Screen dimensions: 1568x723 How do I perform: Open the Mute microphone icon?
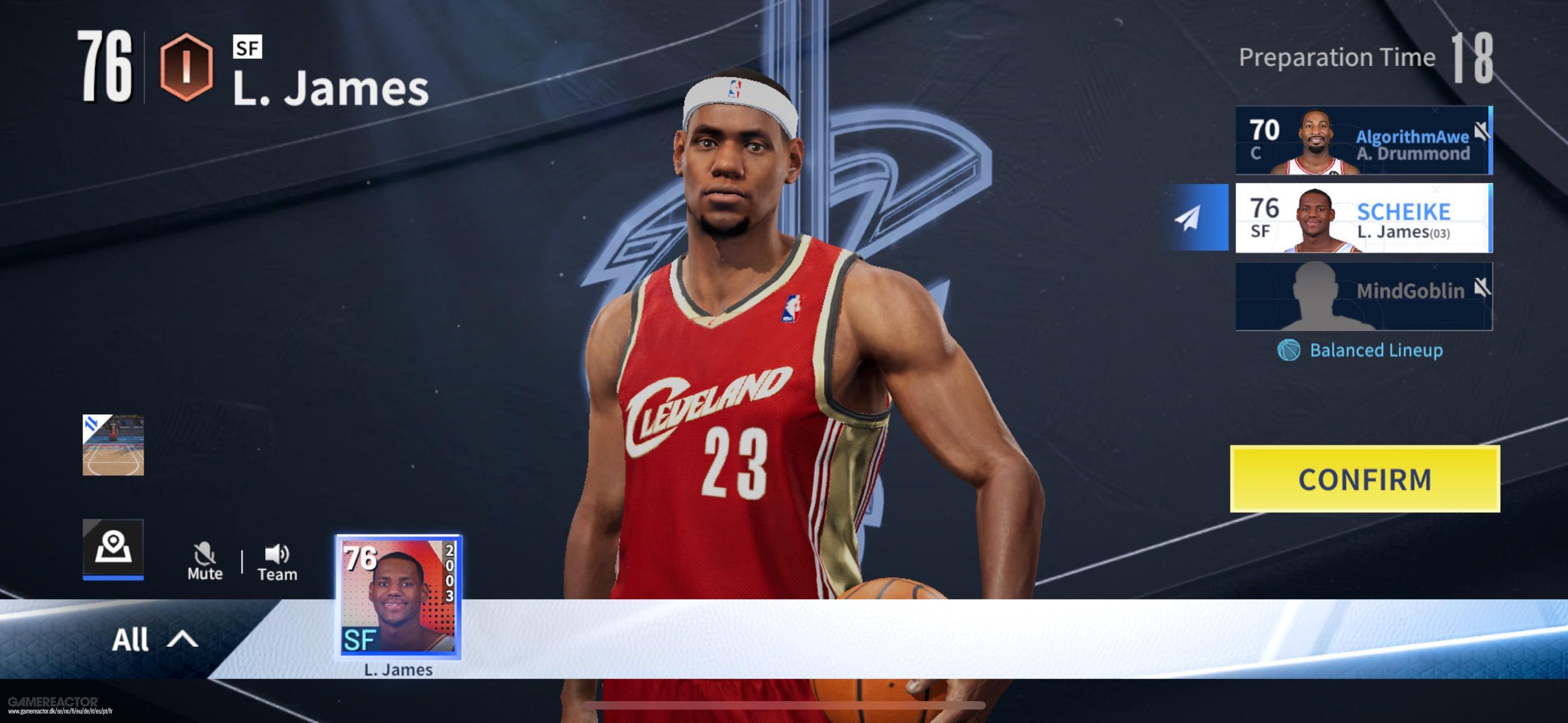[x=206, y=553]
